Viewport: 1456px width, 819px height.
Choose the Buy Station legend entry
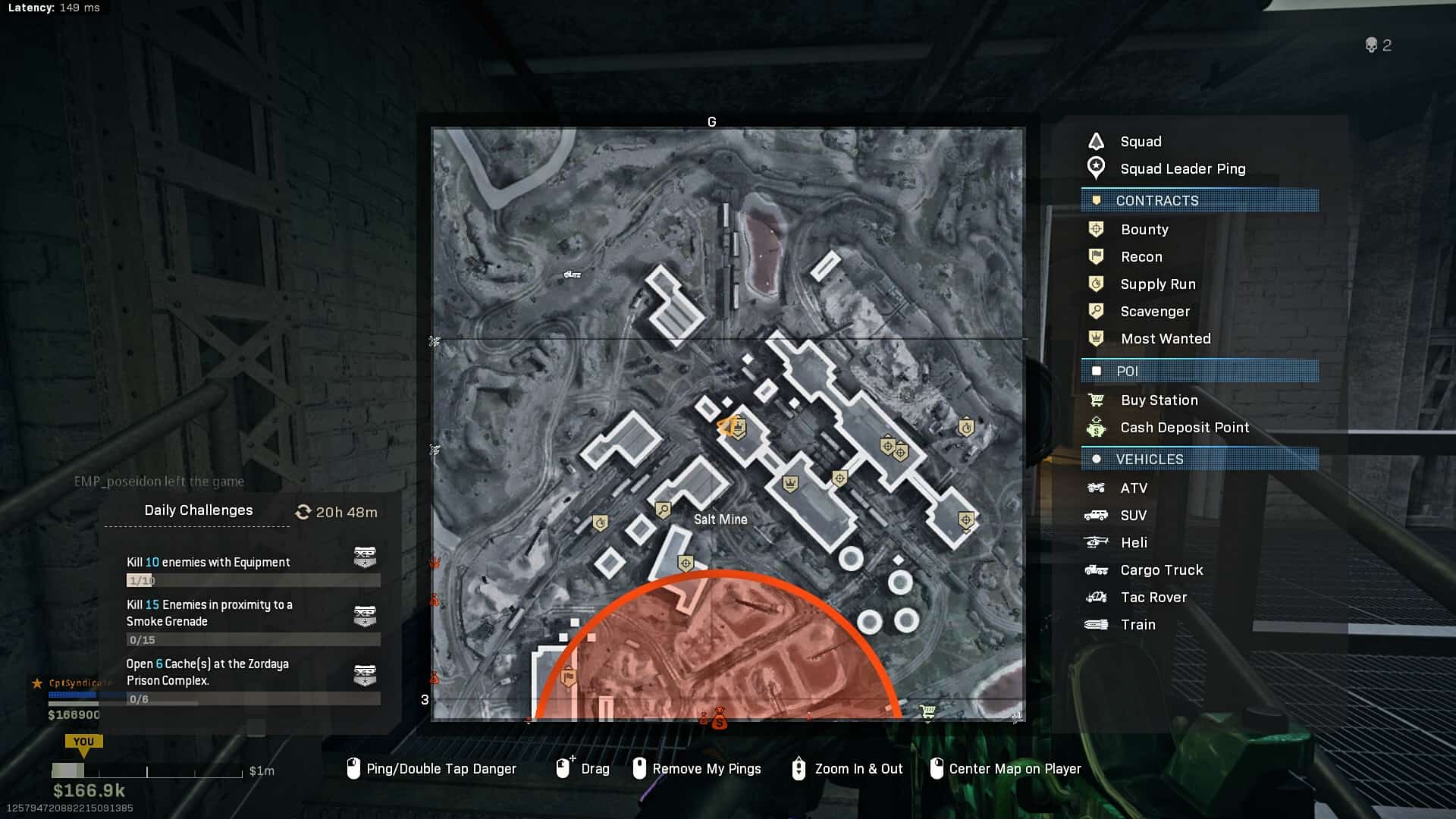pos(1159,400)
